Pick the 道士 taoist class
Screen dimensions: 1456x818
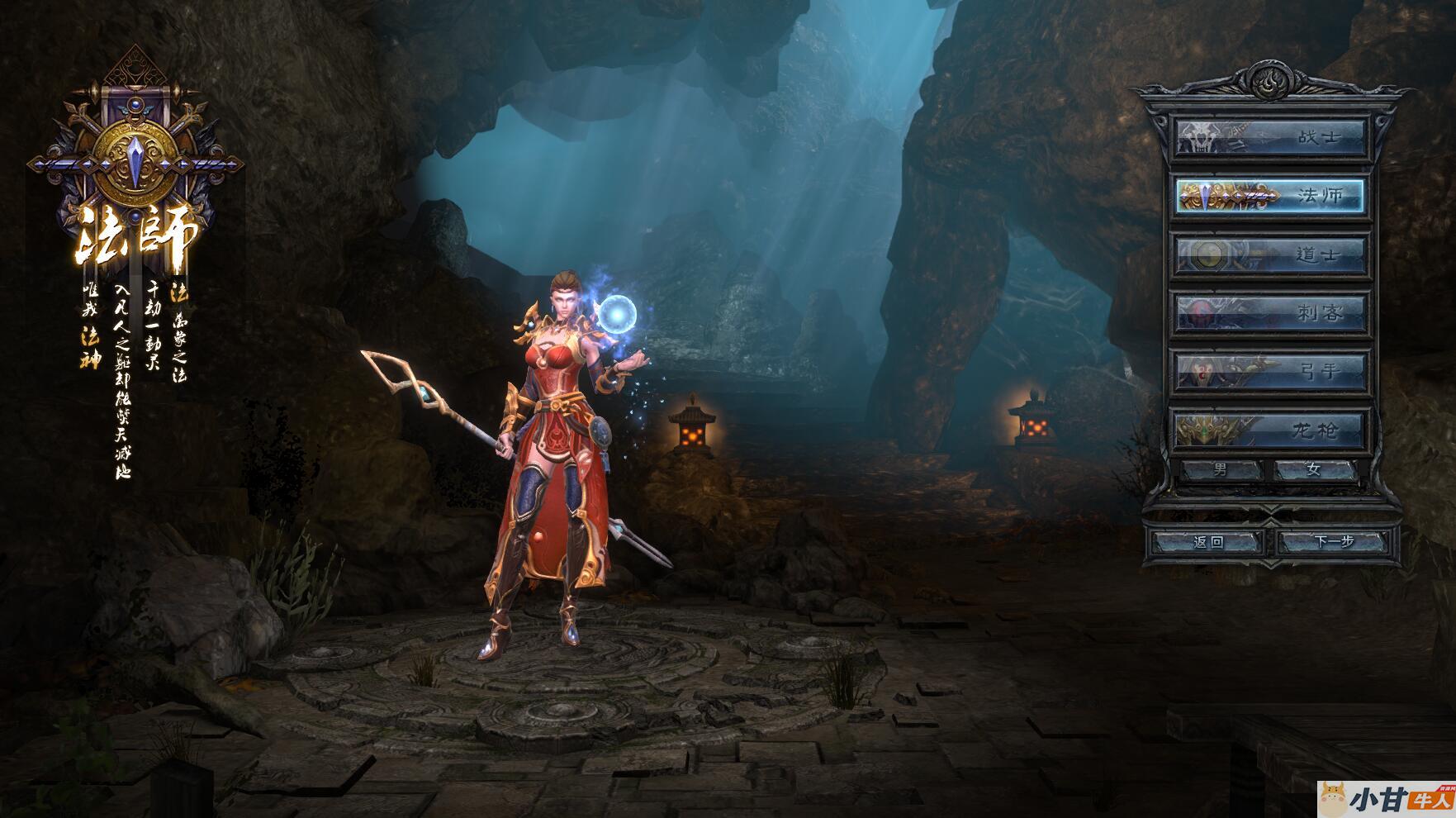click(1270, 254)
